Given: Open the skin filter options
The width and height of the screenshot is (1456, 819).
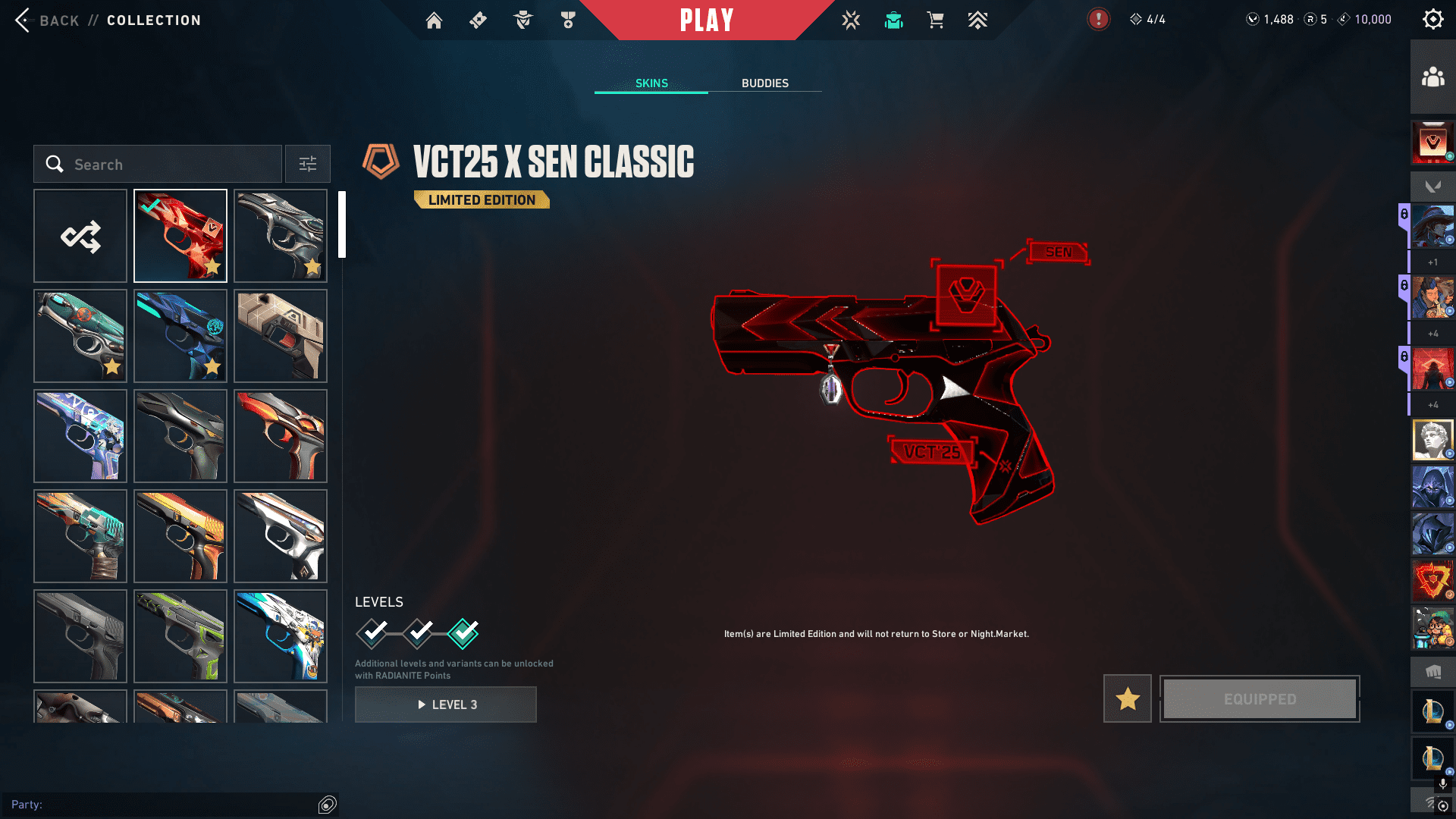Looking at the screenshot, I should point(308,165).
